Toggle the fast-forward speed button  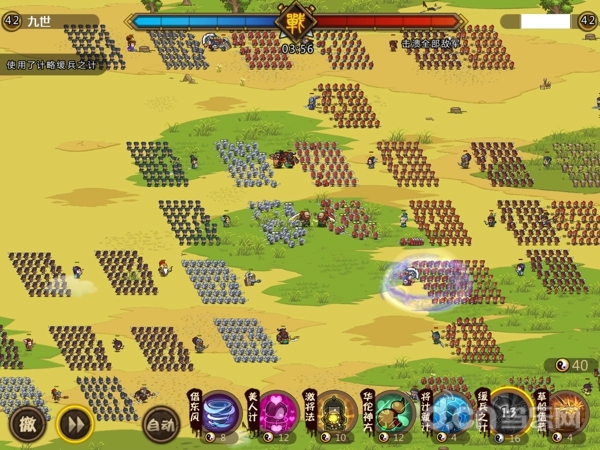(74, 424)
